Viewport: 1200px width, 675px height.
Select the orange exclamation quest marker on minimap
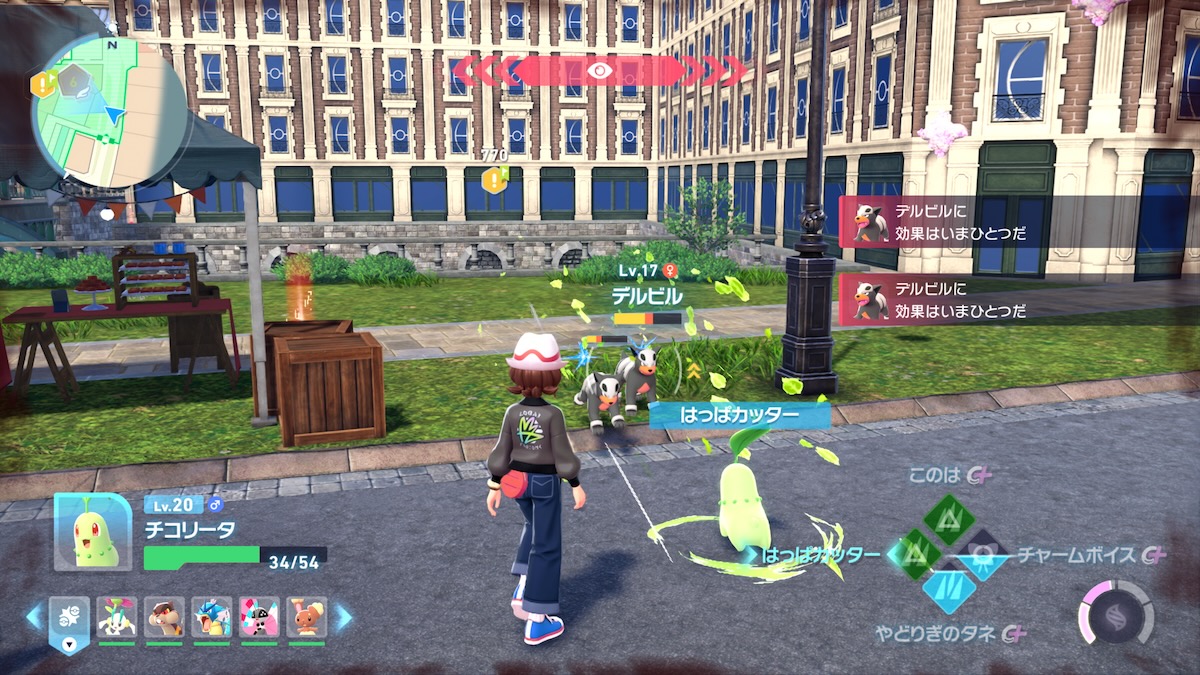[41, 84]
